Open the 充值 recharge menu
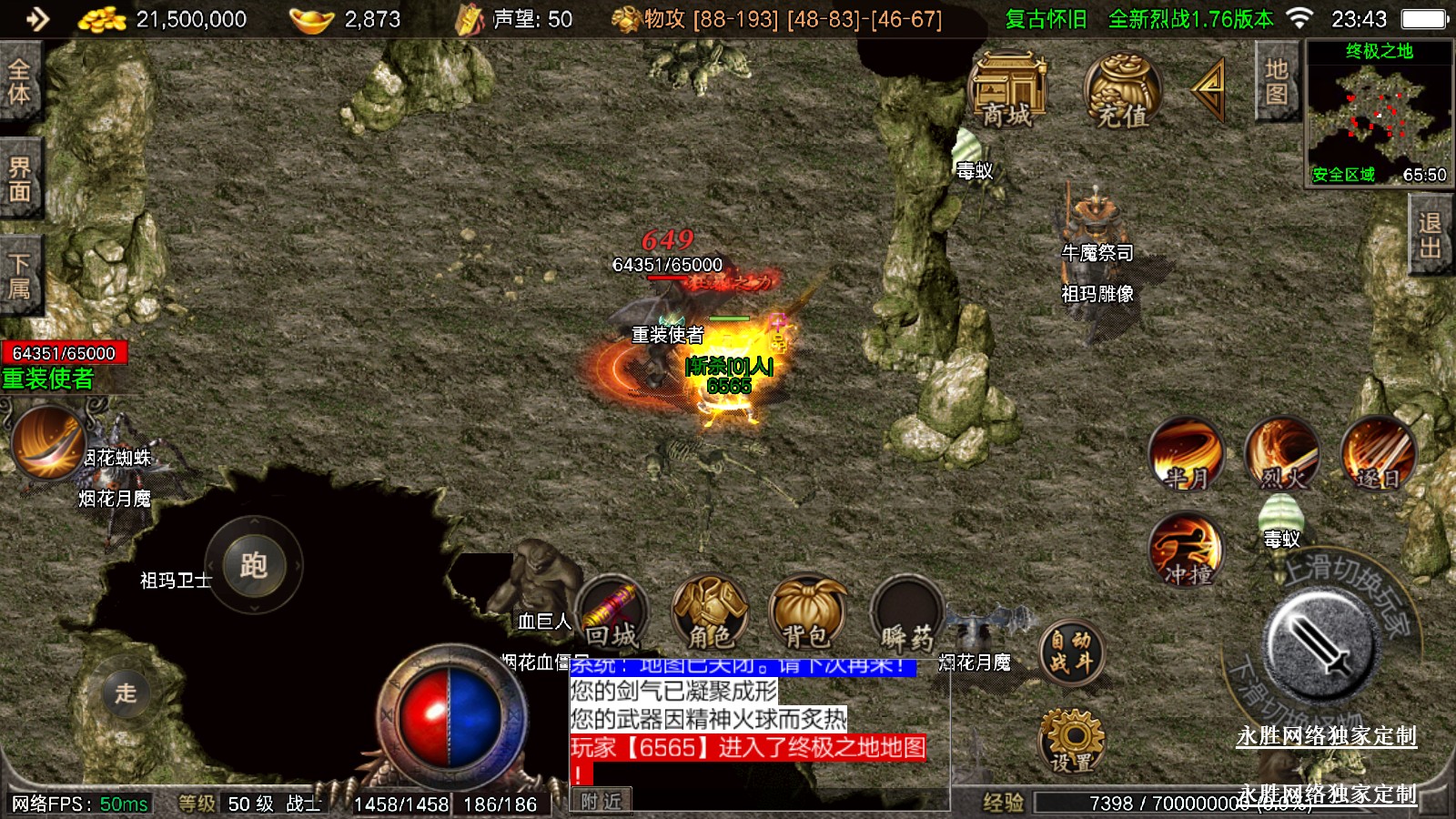This screenshot has width=1456, height=819. pos(1122,89)
